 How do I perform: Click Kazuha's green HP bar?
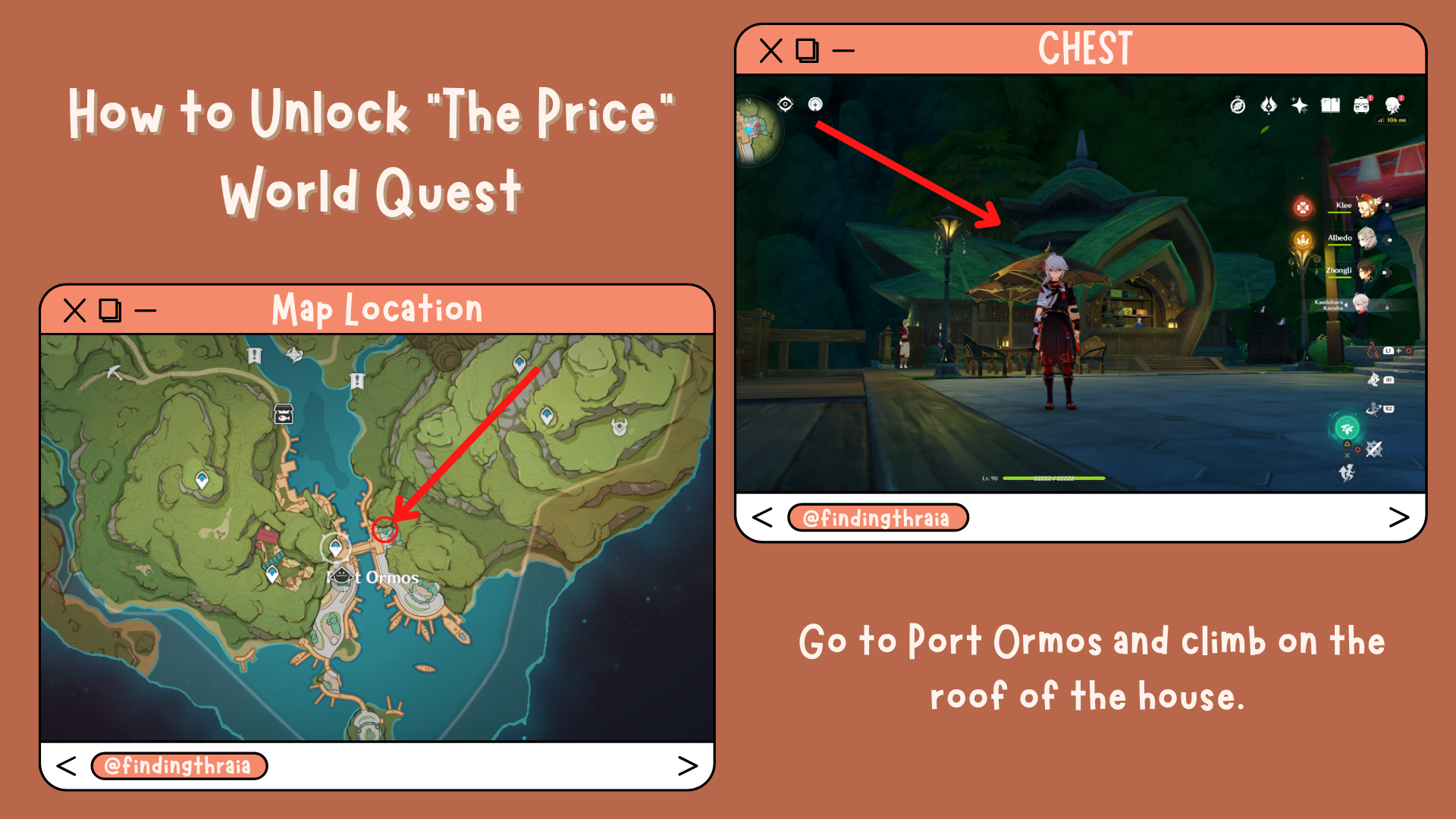pyautogui.click(x=1054, y=478)
